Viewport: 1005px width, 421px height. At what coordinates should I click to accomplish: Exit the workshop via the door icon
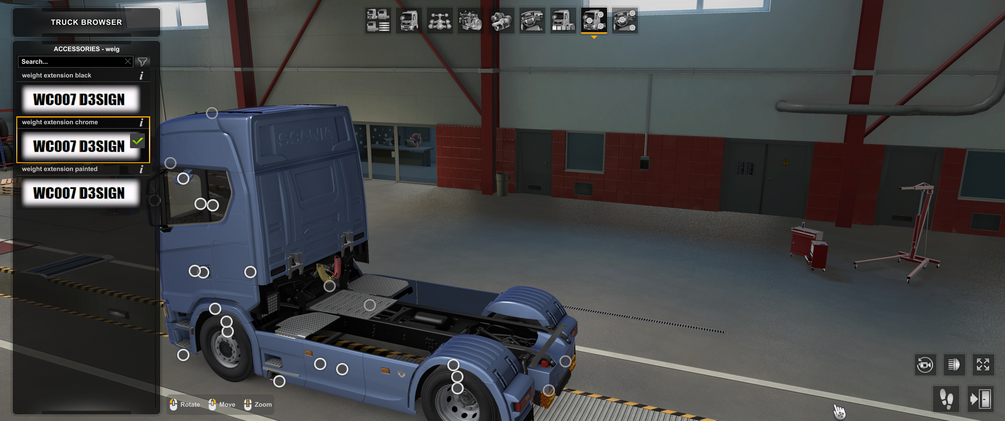981,398
